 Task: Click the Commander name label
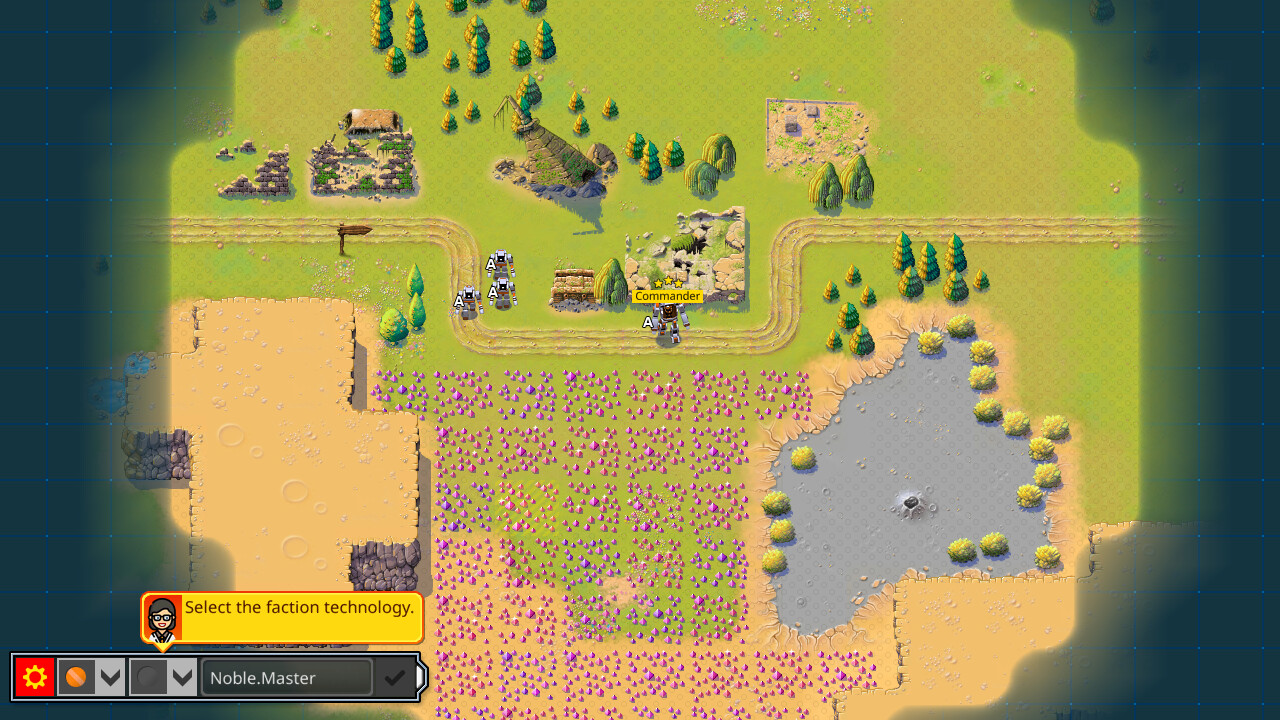pos(668,296)
